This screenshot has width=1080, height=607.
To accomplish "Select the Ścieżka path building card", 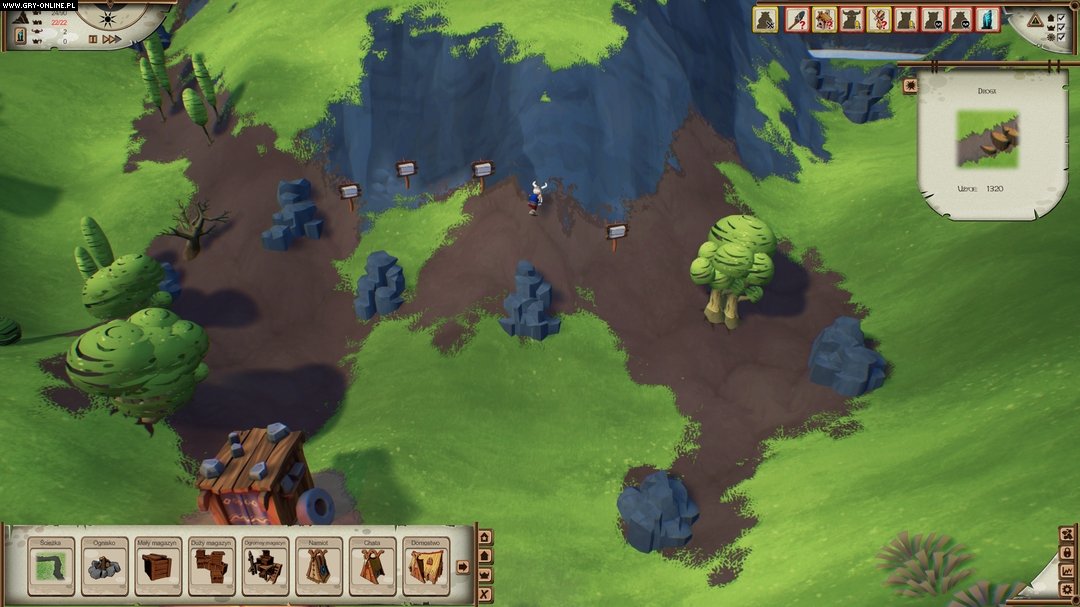I will coord(50,567).
